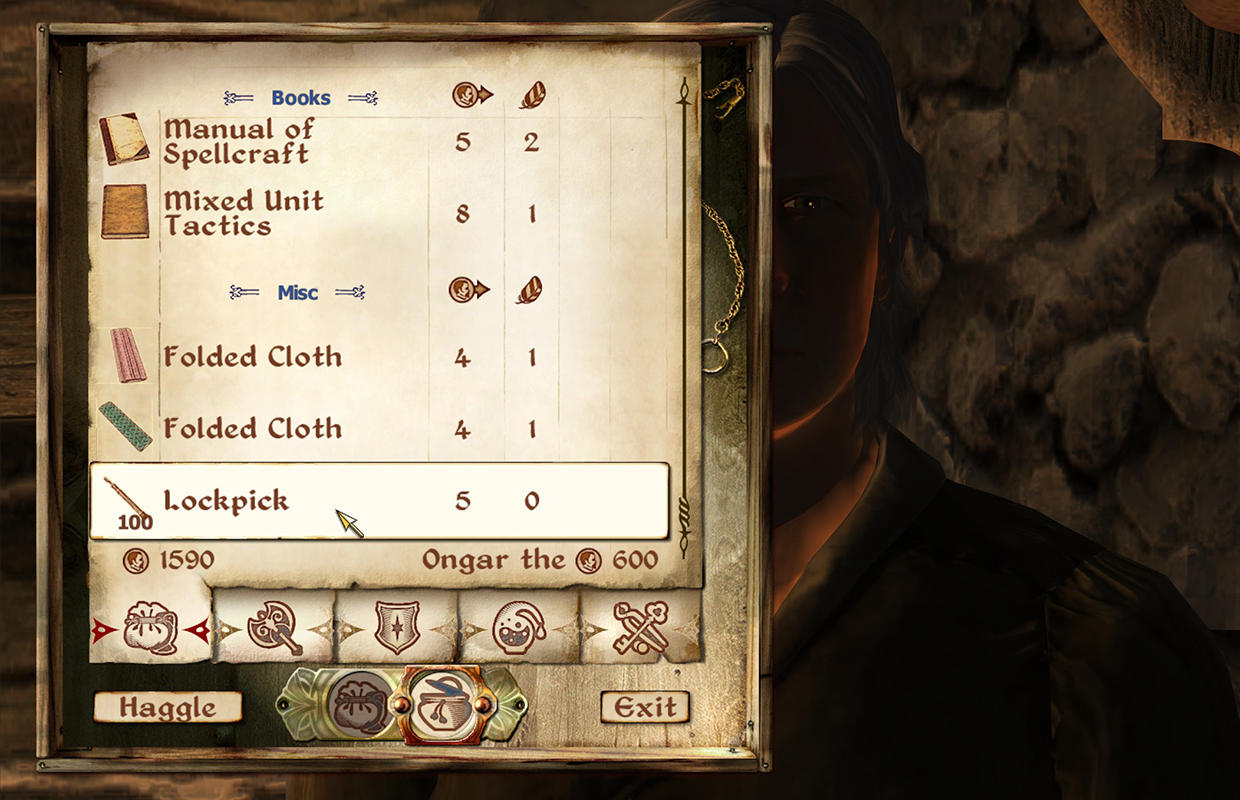Switch to the coin pouch inventory view
The height and width of the screenshot is (800, 1240).
click(x=360, y=705)
